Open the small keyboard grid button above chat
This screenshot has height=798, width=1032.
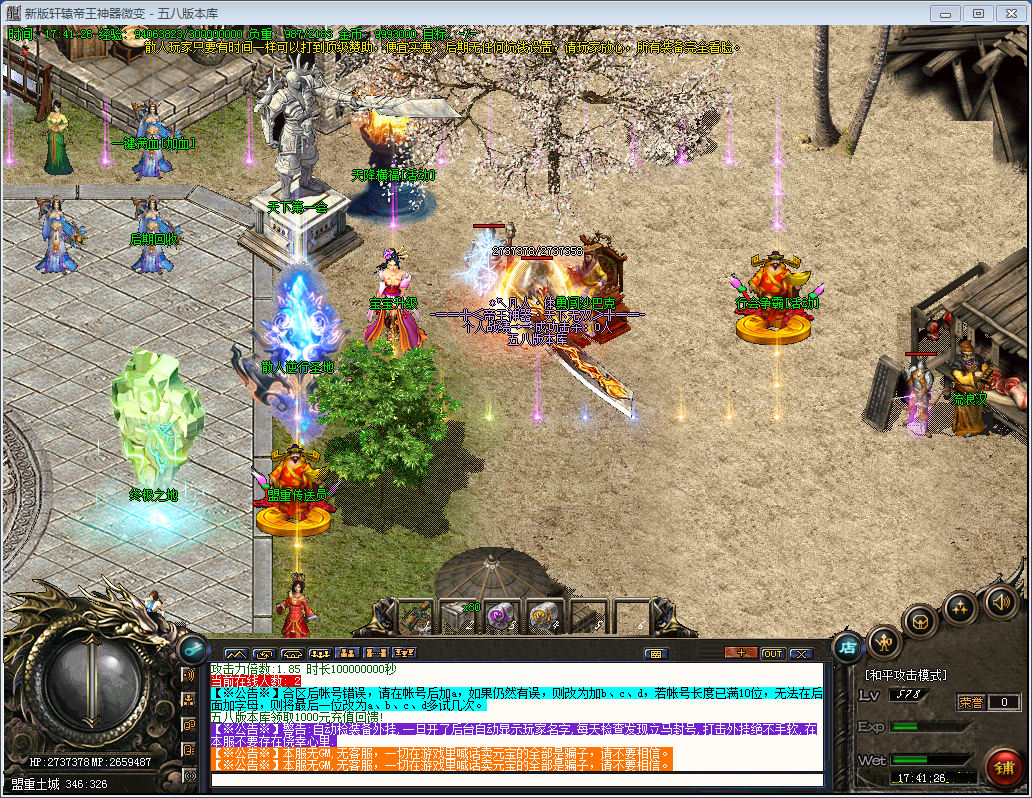(x=656, y=654)
